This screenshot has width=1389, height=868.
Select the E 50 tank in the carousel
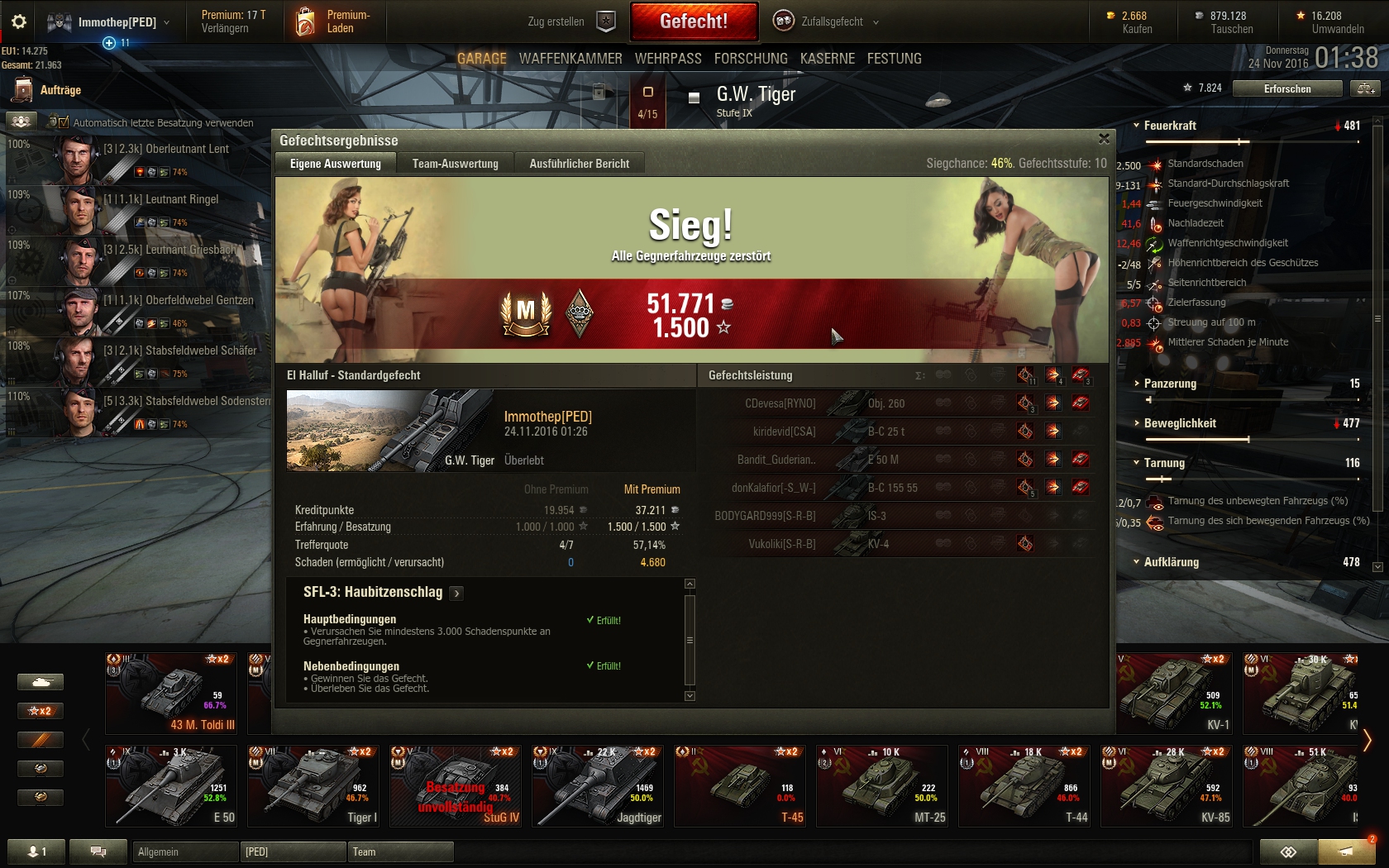coord(171,785)
